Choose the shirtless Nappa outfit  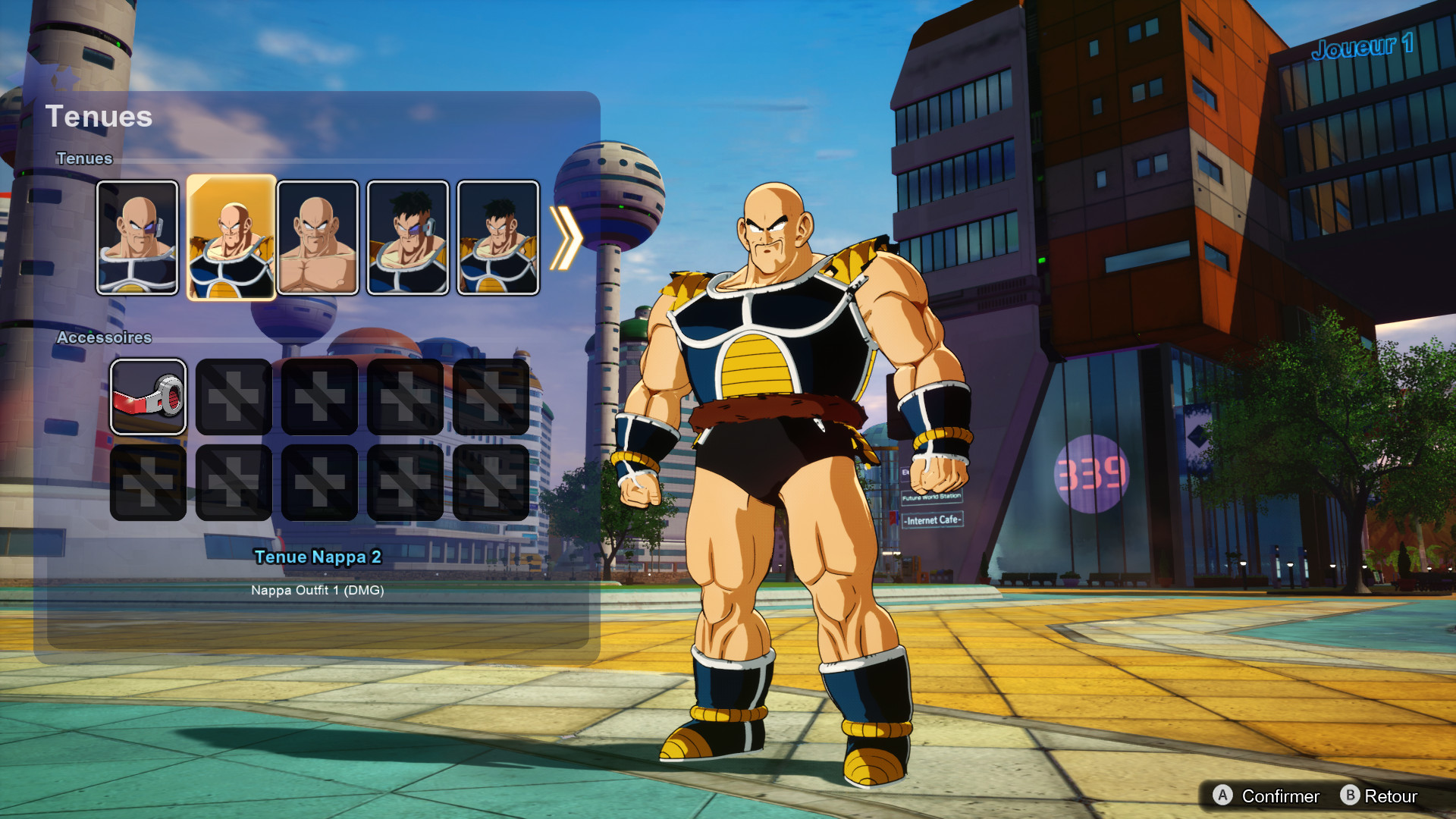tap(318, 237)
